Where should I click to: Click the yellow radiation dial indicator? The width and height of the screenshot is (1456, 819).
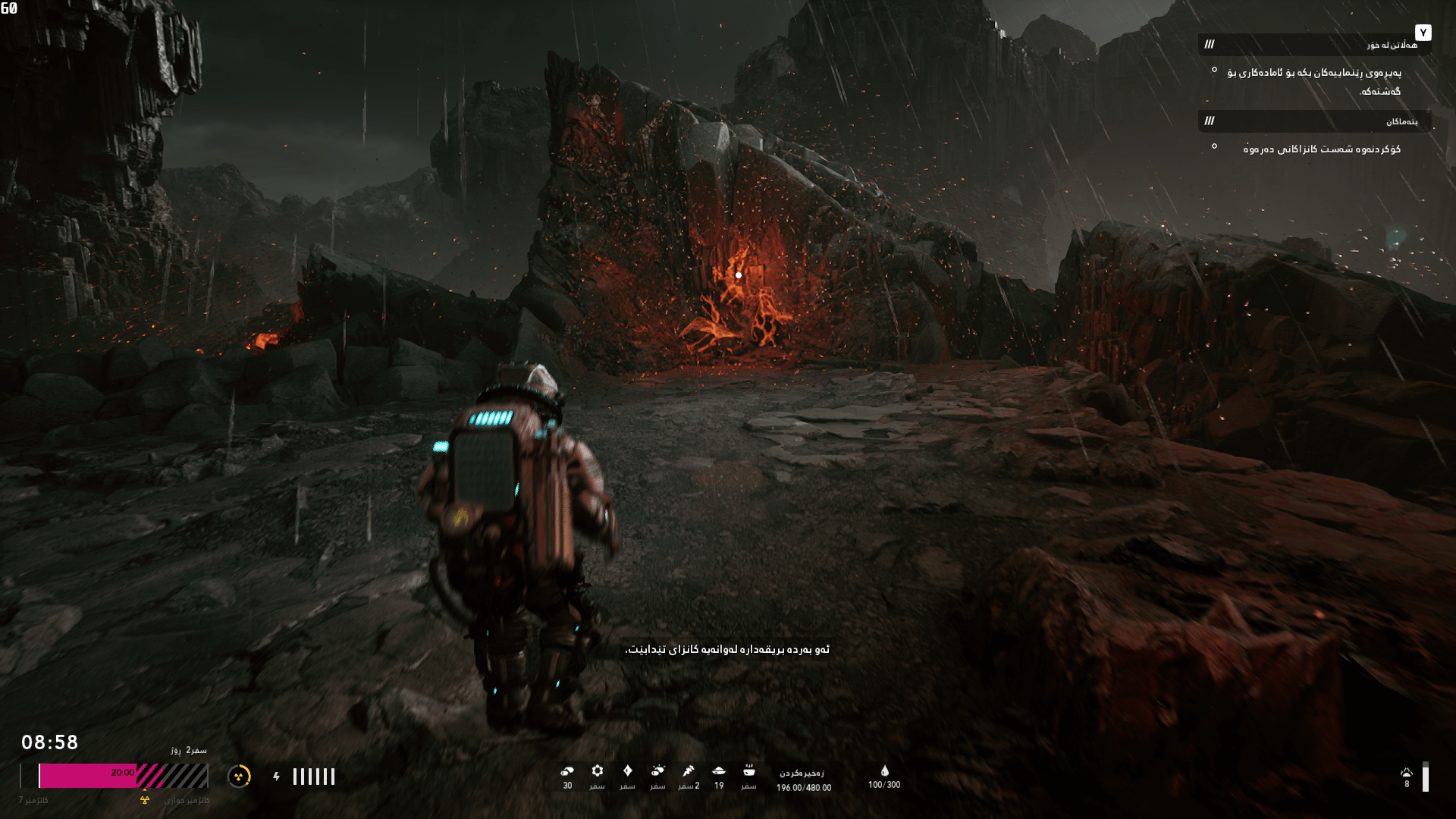coord(241,777)
